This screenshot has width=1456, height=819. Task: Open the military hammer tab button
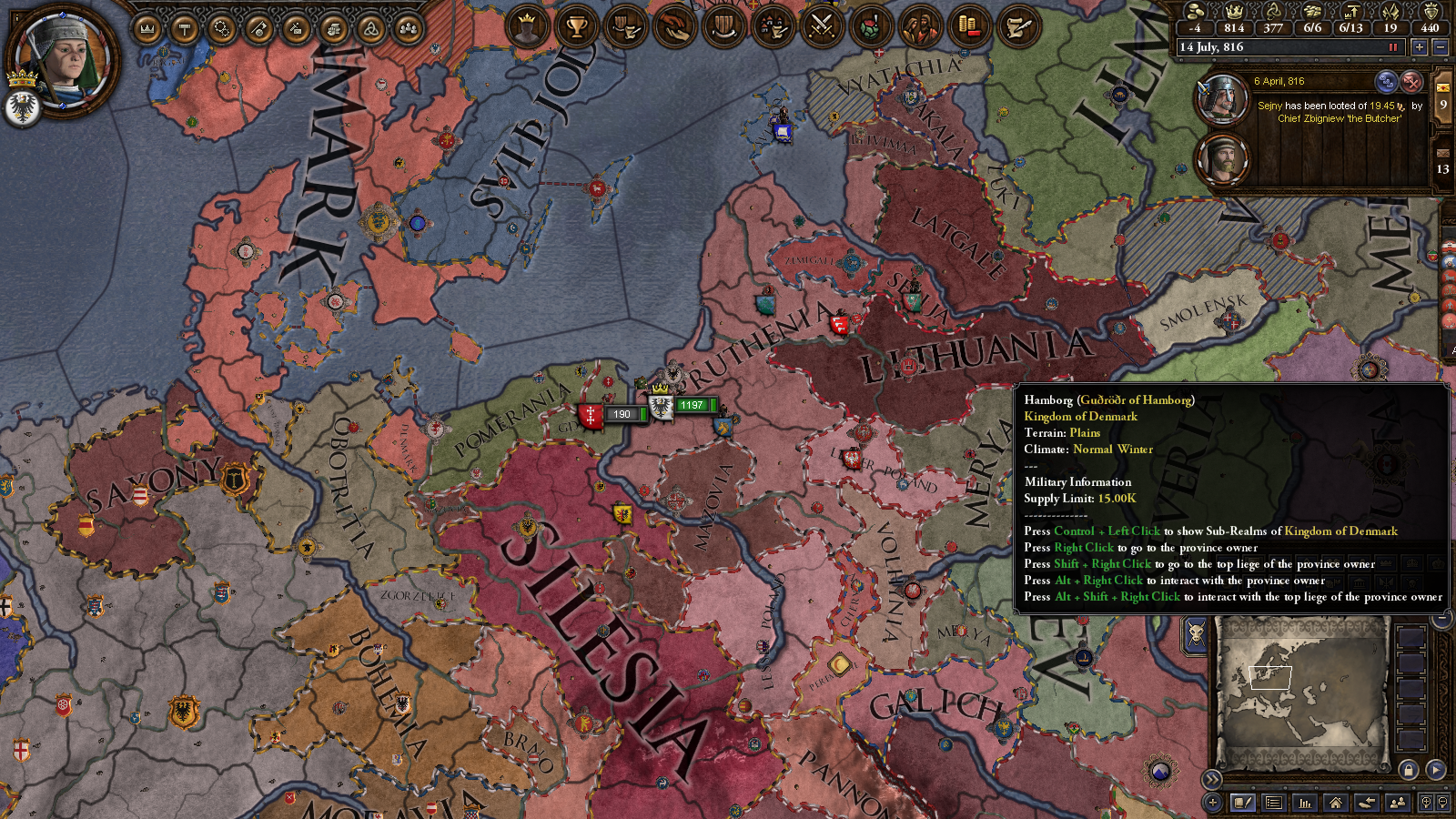click(x=185, y=30)
